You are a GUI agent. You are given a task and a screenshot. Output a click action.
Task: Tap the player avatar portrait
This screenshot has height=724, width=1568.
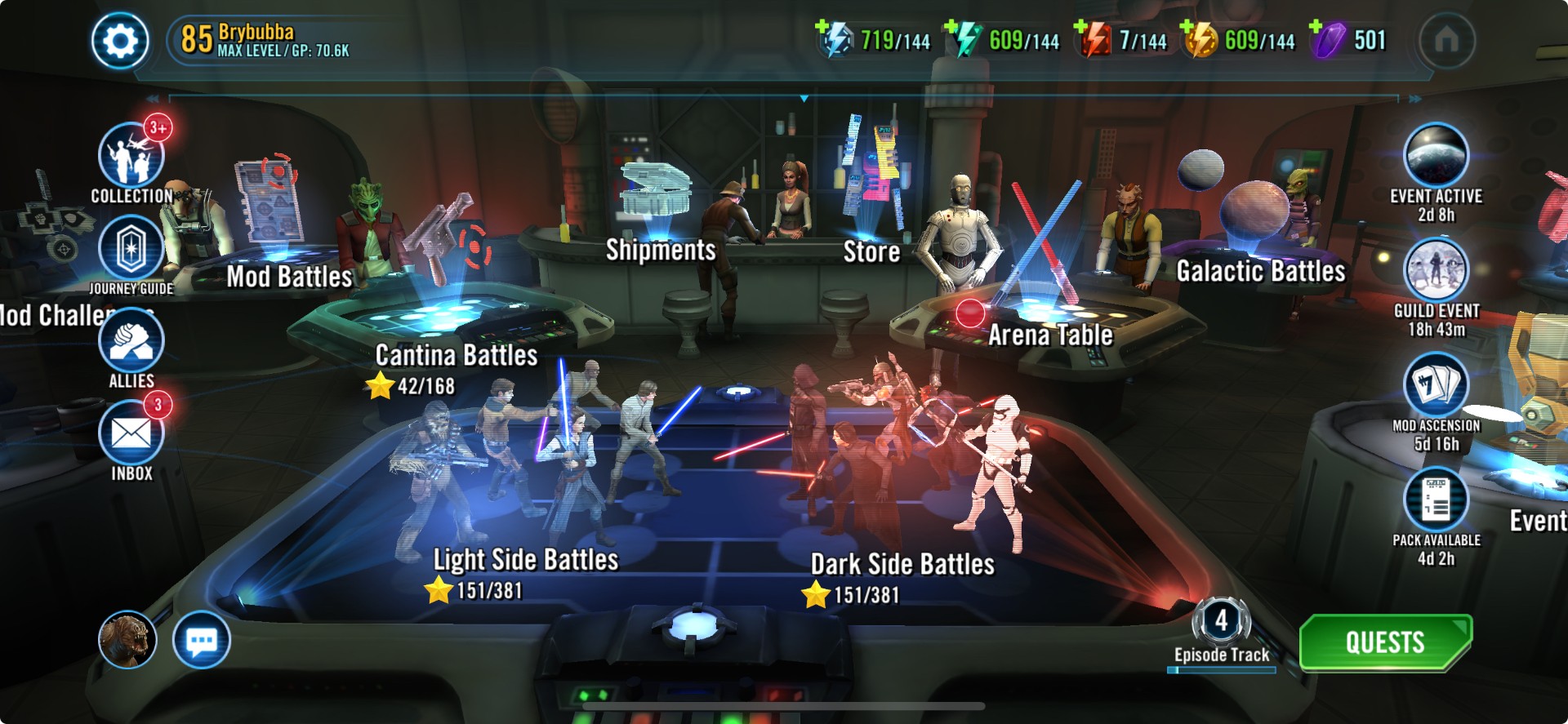tap(127, 640)
